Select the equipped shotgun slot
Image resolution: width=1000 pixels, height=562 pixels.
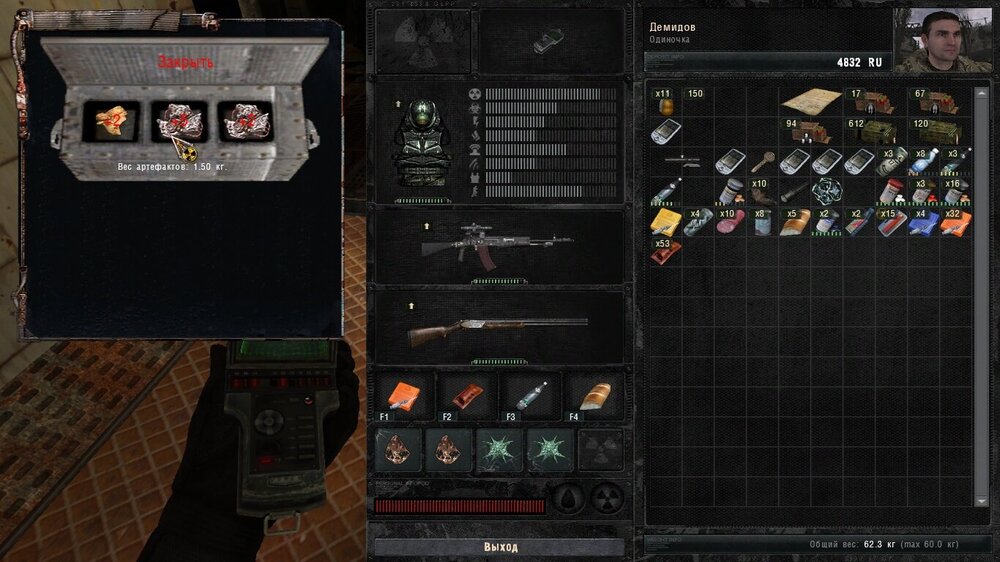pos(496,329)
